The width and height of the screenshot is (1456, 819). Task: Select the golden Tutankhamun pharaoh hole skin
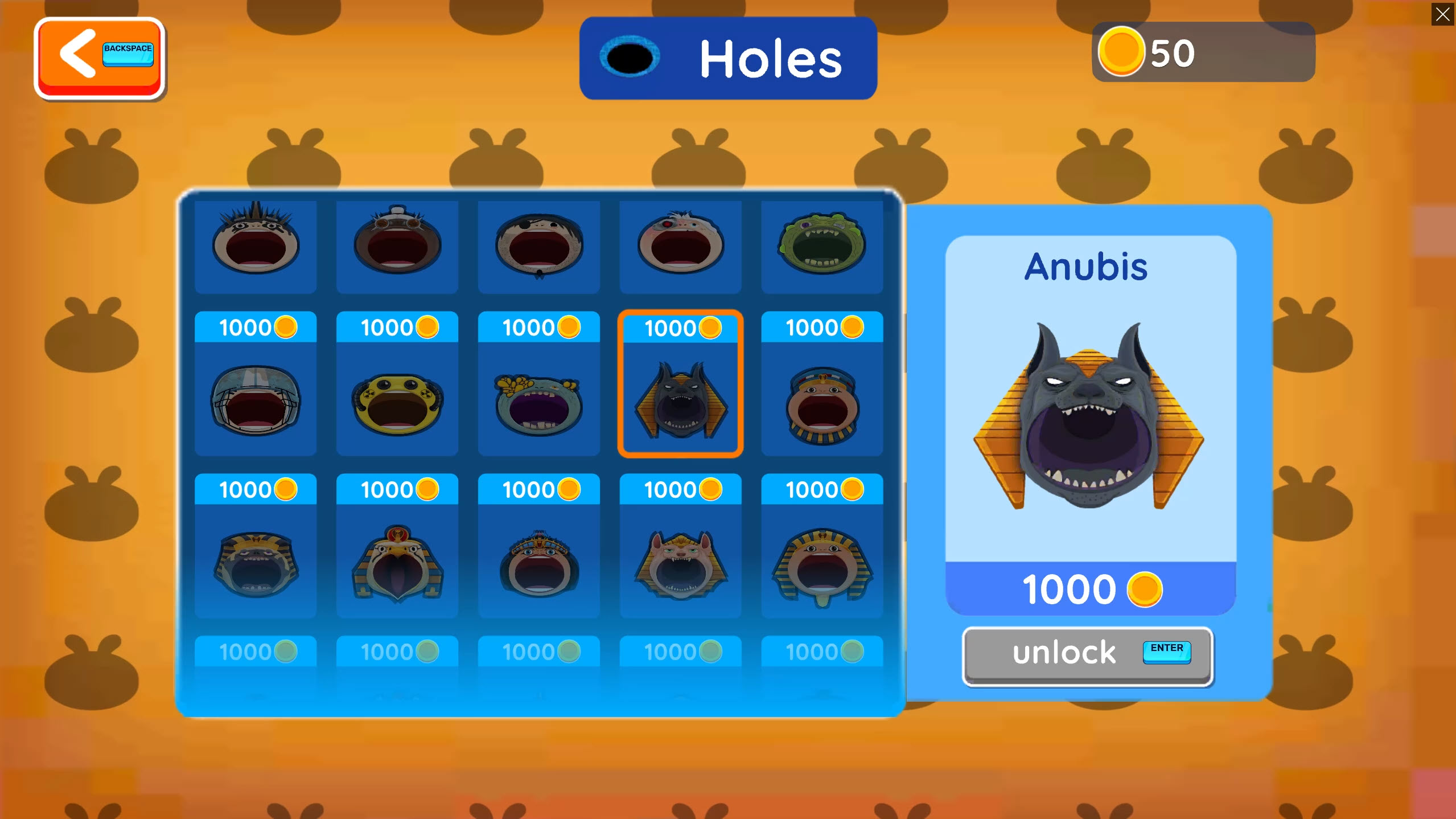(x=821, y=564)
